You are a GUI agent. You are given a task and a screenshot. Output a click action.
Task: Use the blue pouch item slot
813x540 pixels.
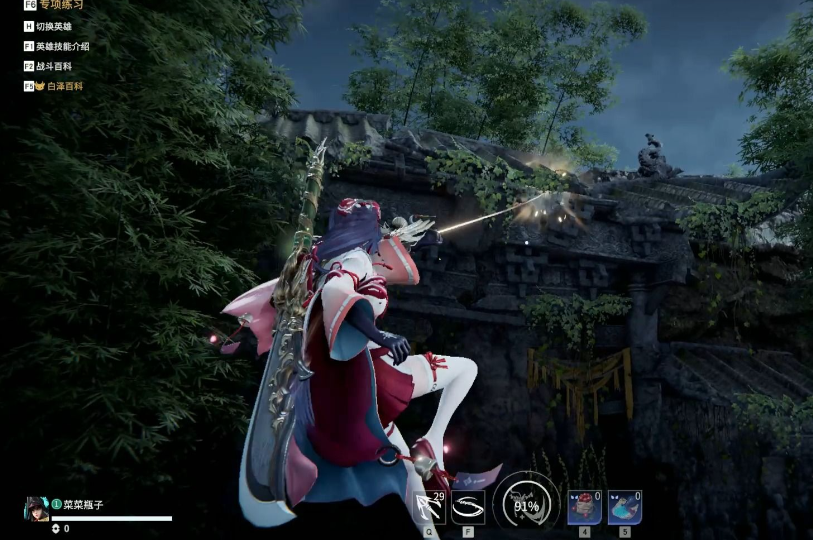click(624, 507)
